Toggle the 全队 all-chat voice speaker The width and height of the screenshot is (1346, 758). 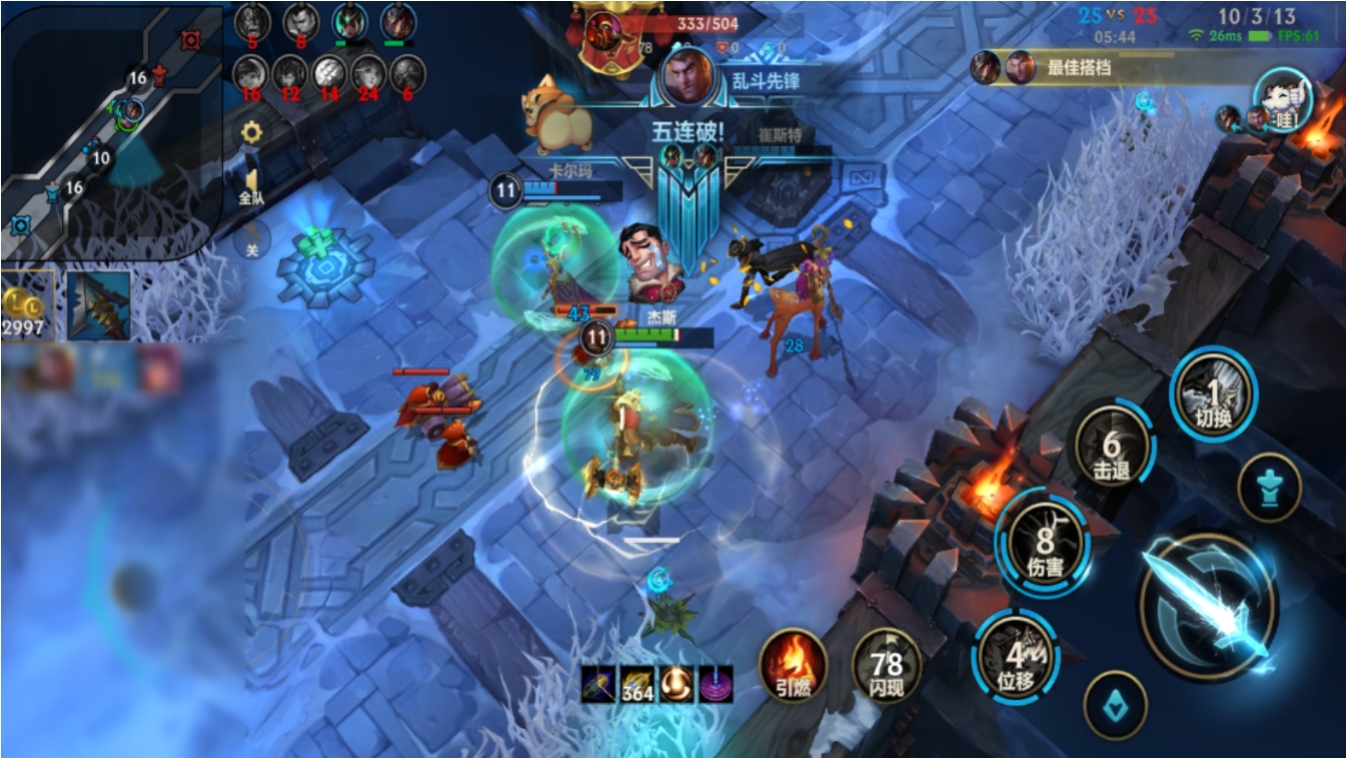pyautogui.click(x=251, y=187)
